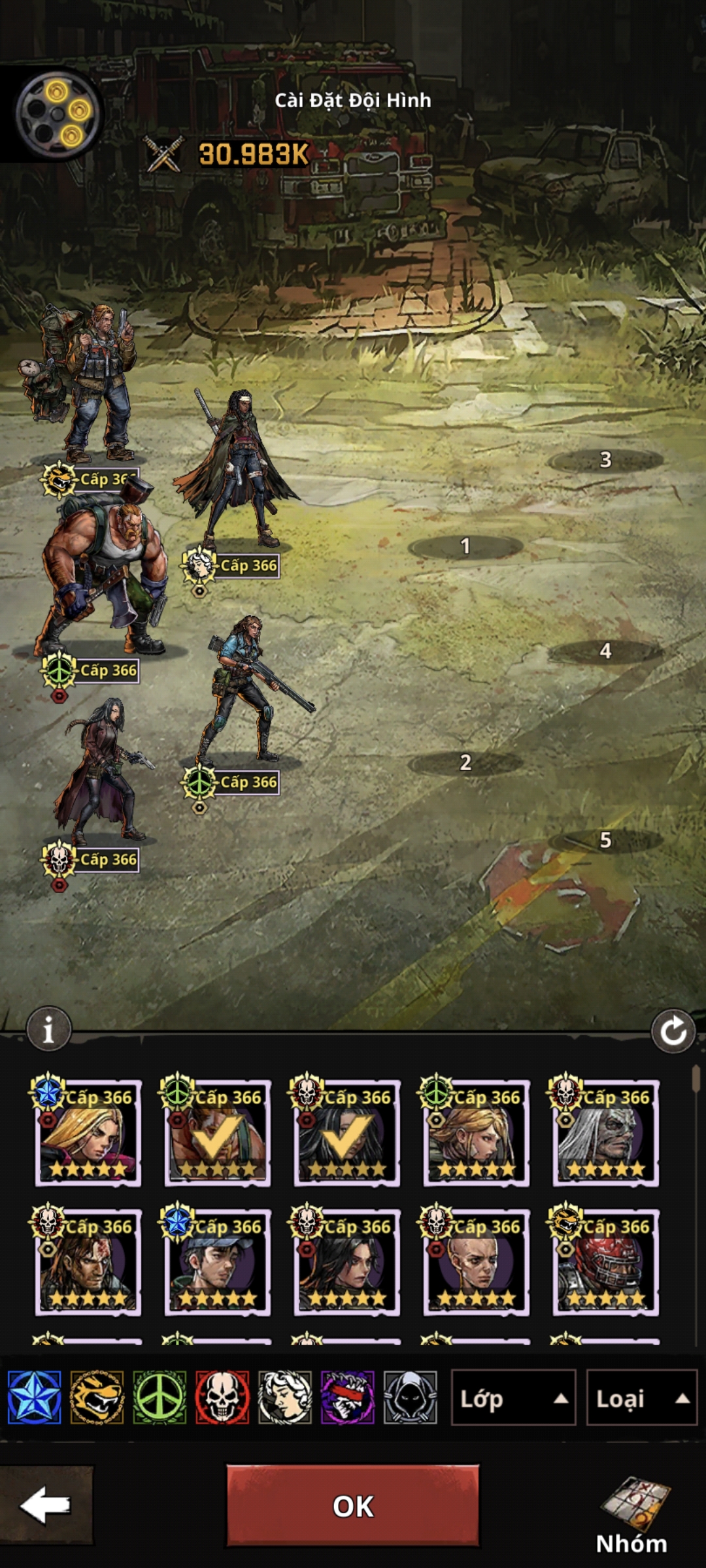Select the white-haired masked hero card
This screenshot has width=706, height=1568.
click(606, 1133)
